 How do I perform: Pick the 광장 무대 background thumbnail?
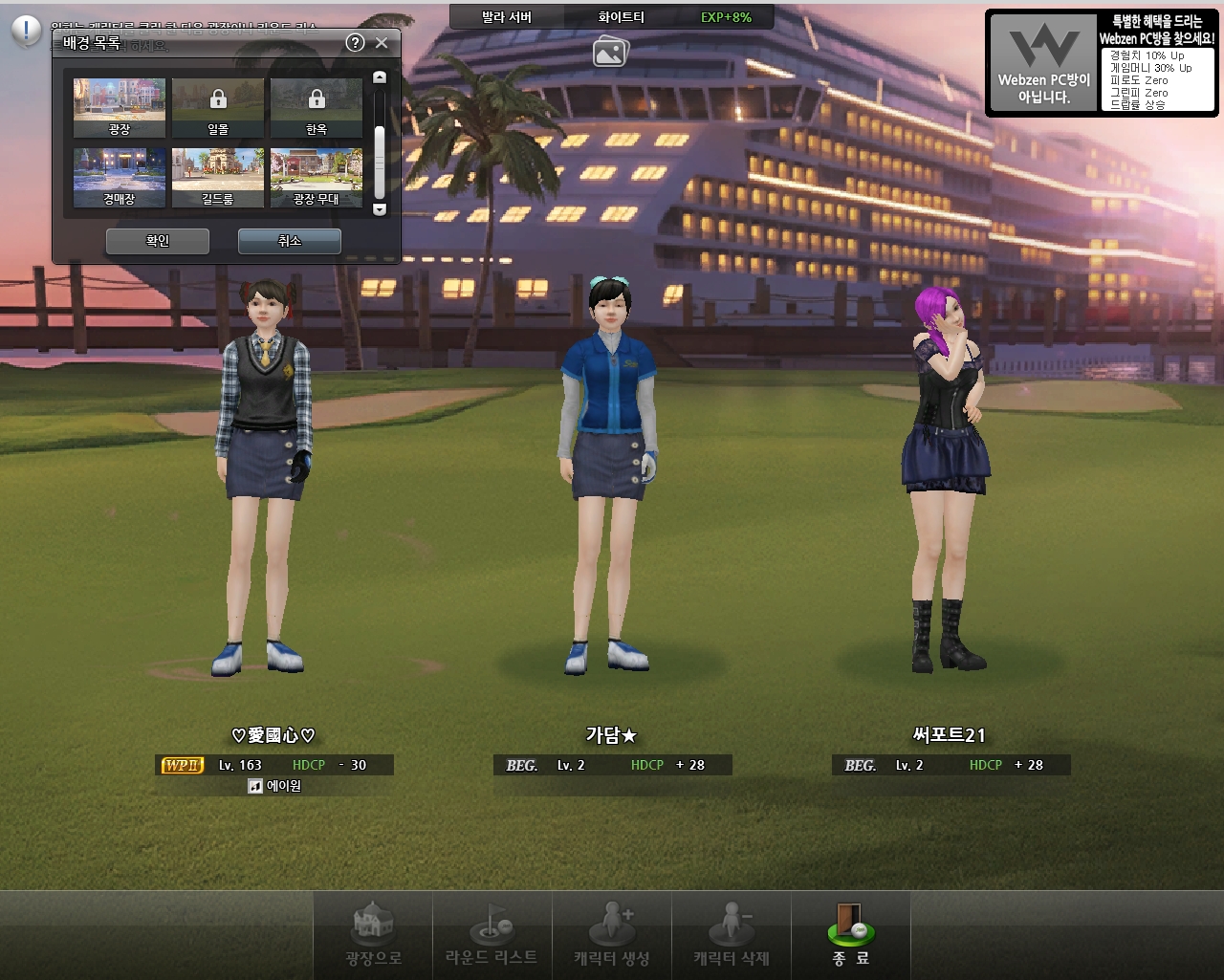coord(317,178)
